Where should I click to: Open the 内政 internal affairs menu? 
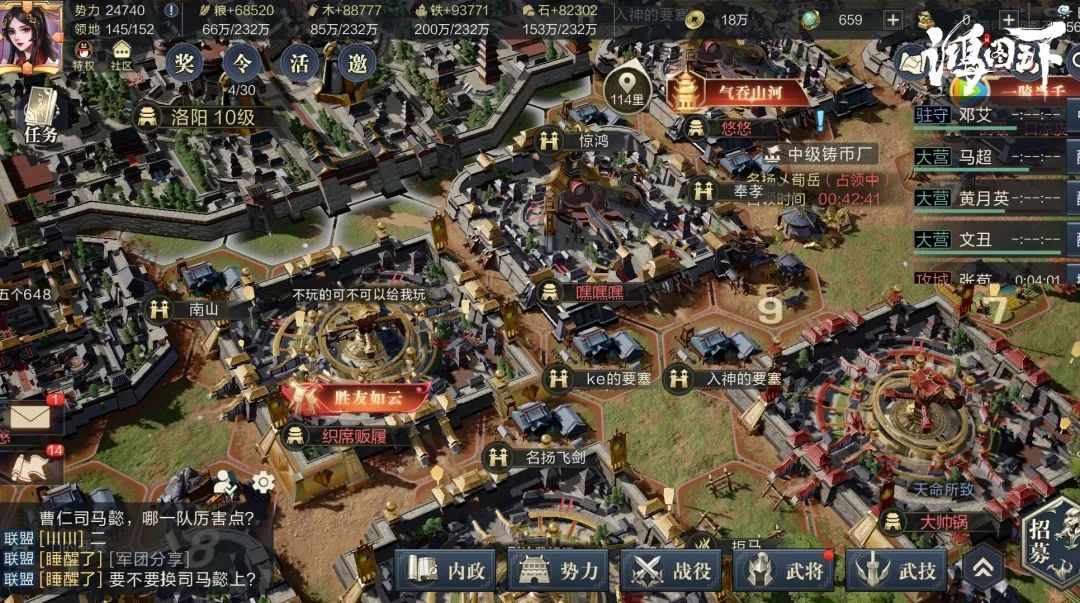[447, 571]
